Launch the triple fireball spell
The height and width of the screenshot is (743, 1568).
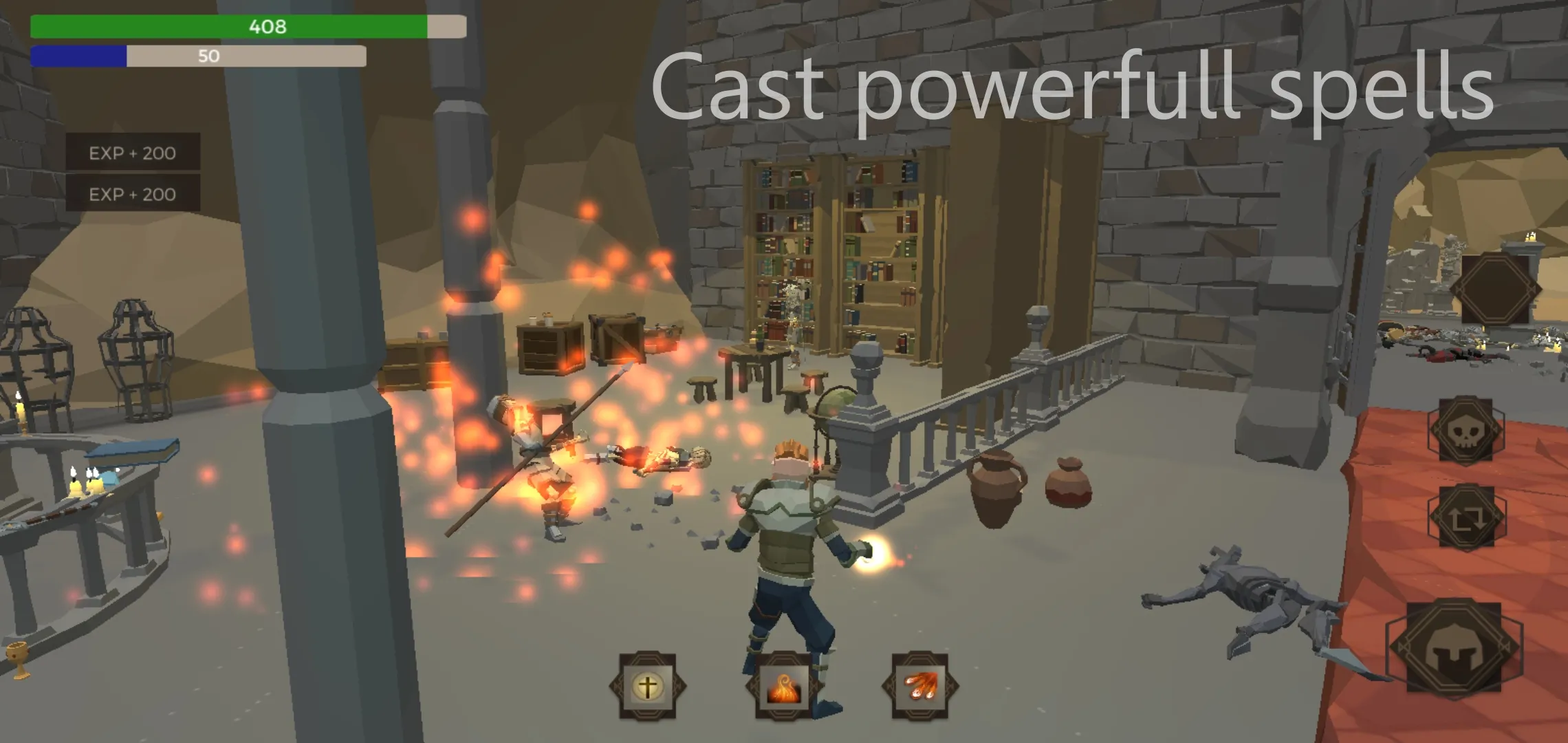[919, 686]
